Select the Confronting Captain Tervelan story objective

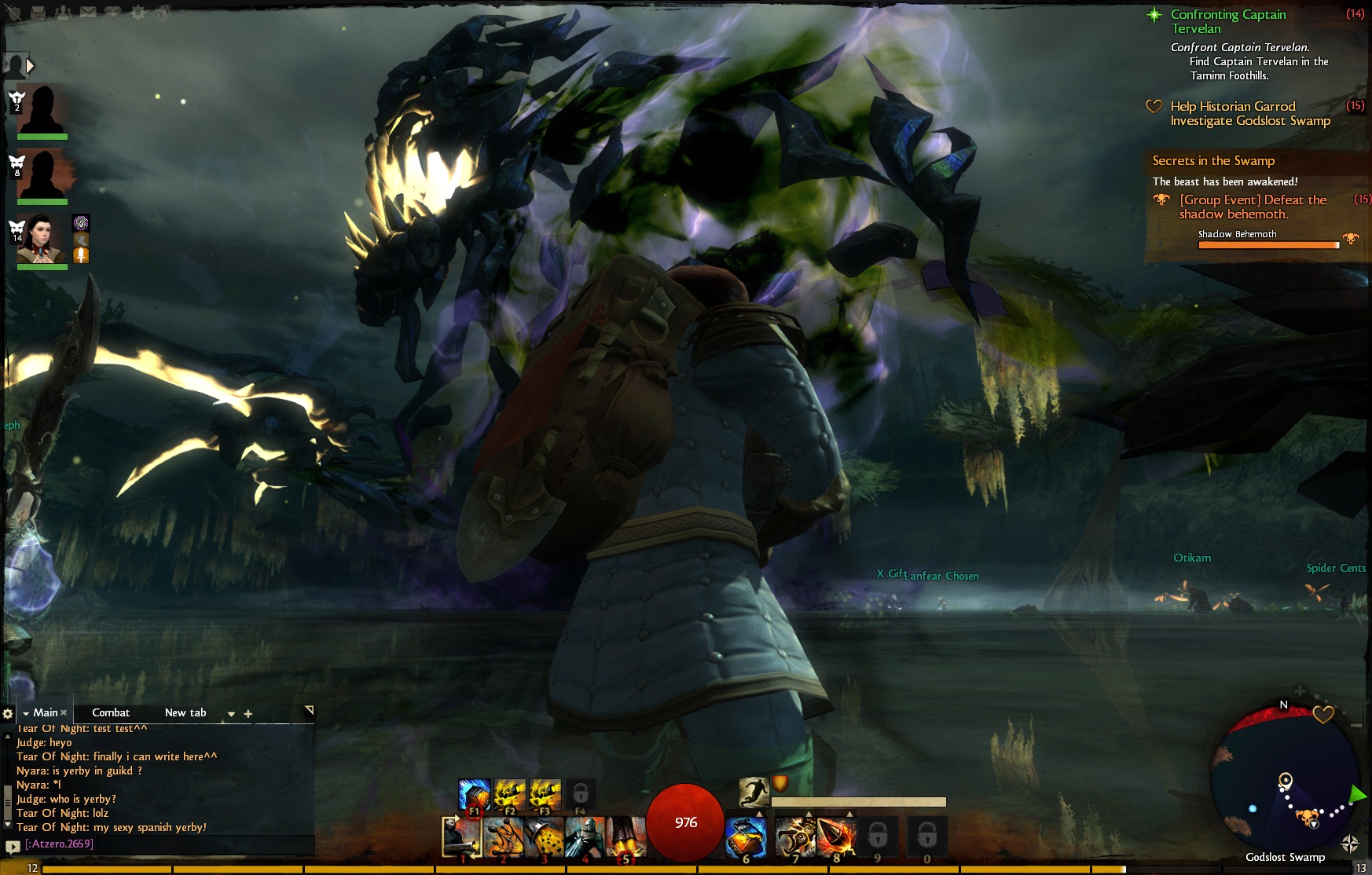click(x=1228, y=21)
